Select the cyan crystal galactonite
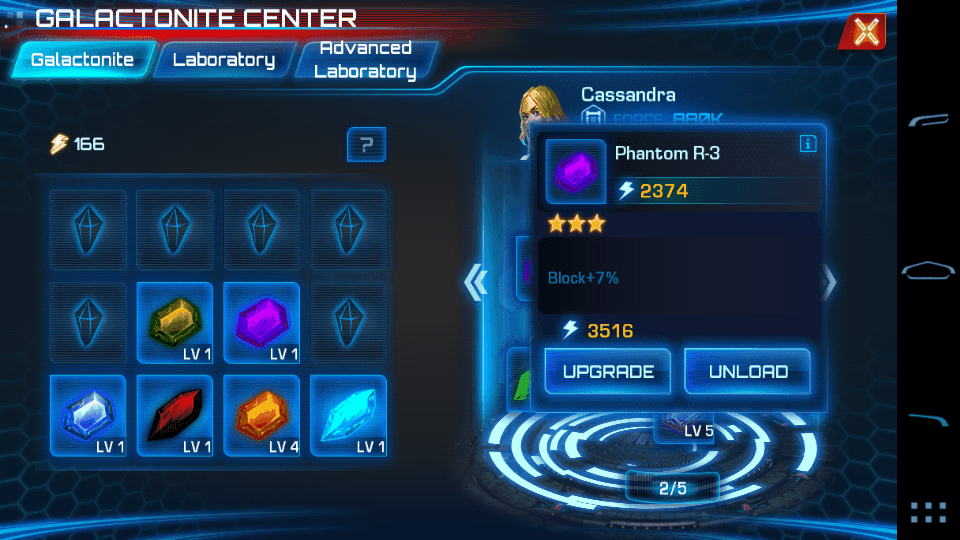The height and width of the screenshot is (540, 960). coord(348,415)
